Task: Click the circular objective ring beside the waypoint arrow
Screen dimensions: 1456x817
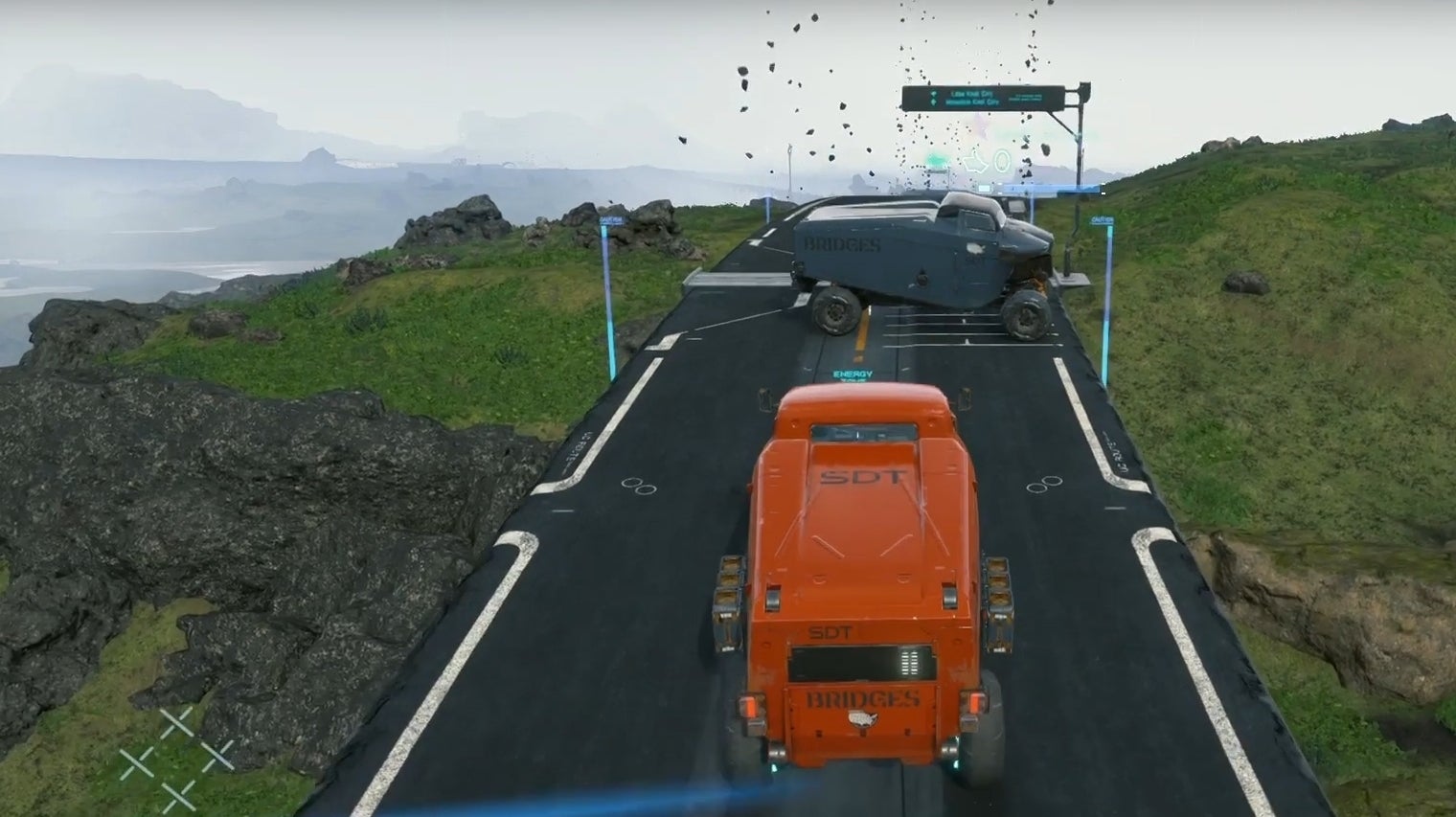Action: point(1001,159)
